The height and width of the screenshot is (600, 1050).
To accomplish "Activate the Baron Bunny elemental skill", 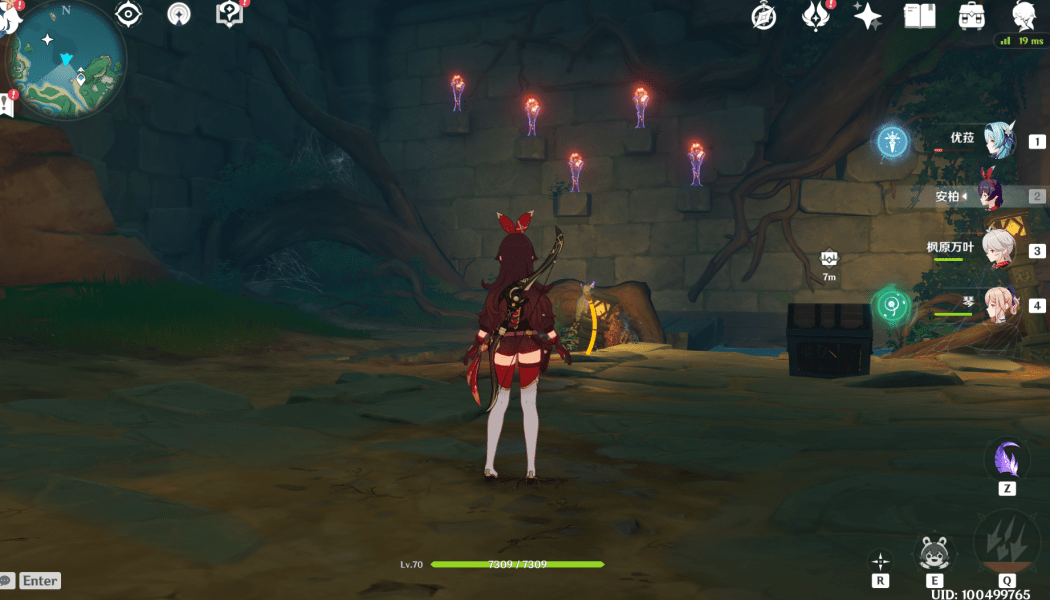I will [934, 553].
